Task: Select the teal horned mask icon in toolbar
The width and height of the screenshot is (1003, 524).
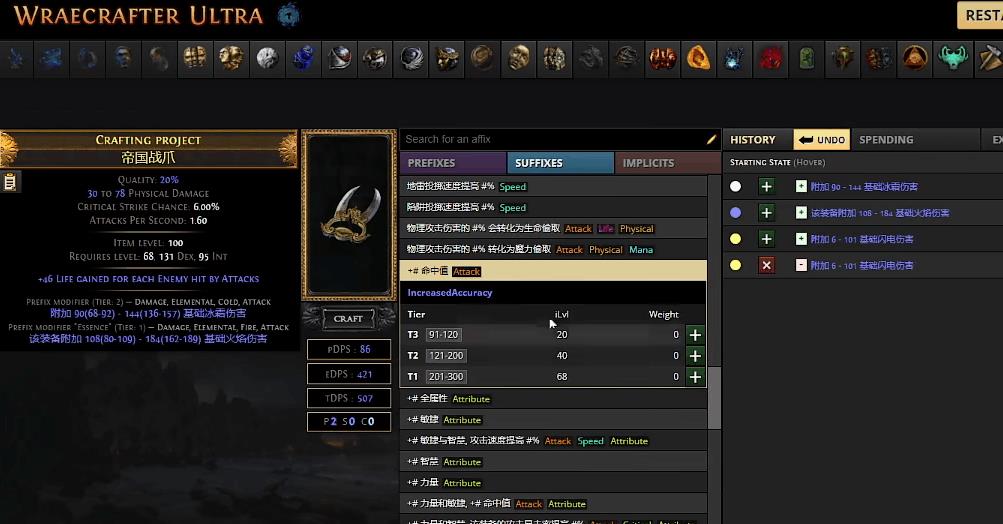Action: pos(953,59)
